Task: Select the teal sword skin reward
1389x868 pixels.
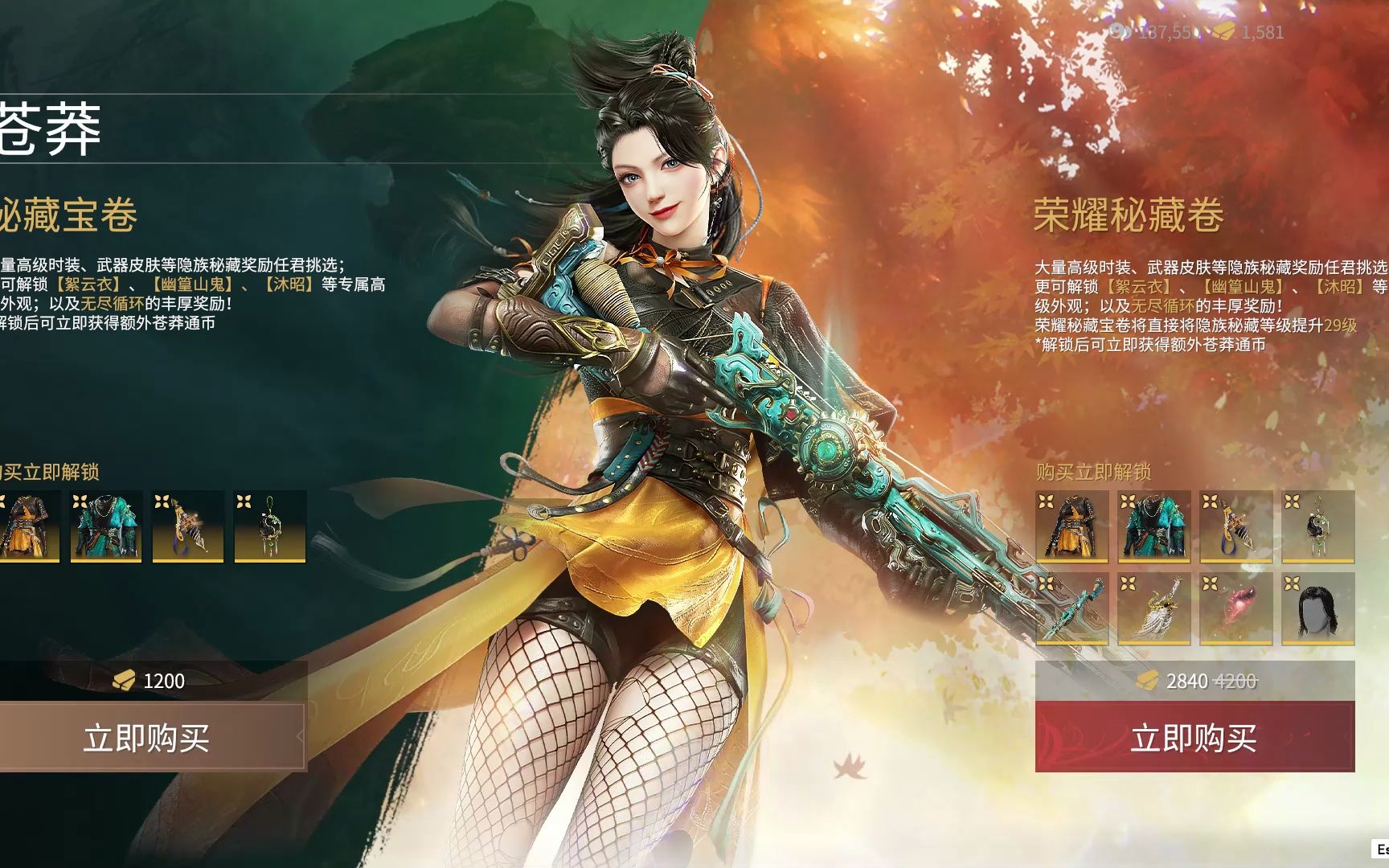Action: point(1072,608)
